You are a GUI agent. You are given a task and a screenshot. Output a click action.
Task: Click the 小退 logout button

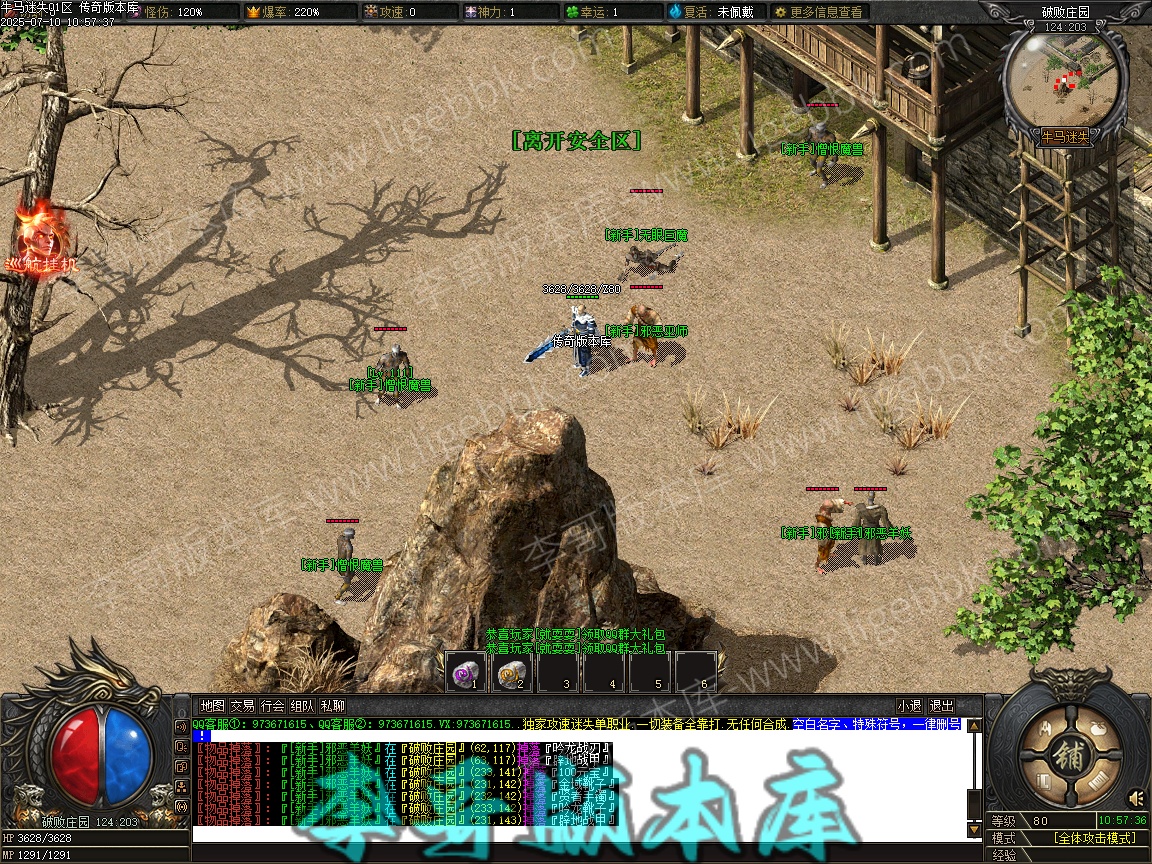tap(909, 706)
